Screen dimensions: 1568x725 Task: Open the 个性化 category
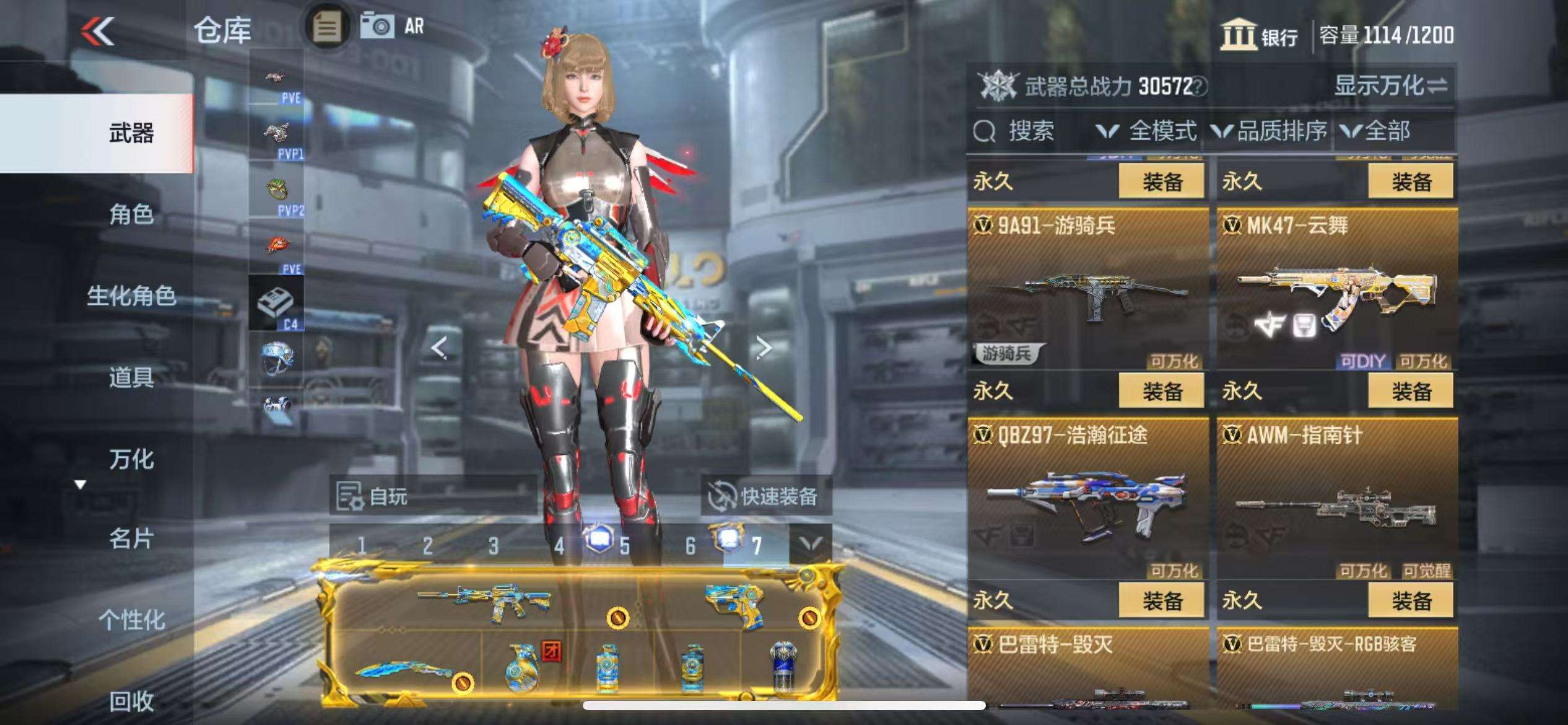131,620
